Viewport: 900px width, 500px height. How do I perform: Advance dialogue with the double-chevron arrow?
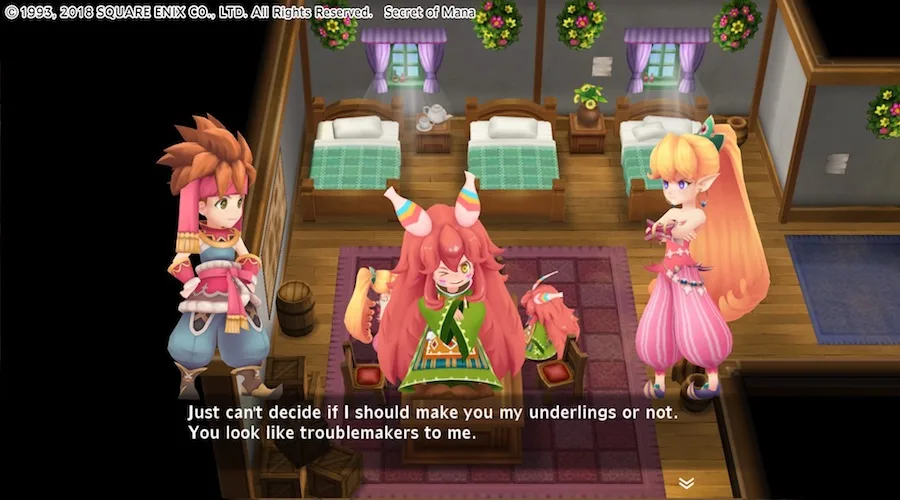click(686, 482)
